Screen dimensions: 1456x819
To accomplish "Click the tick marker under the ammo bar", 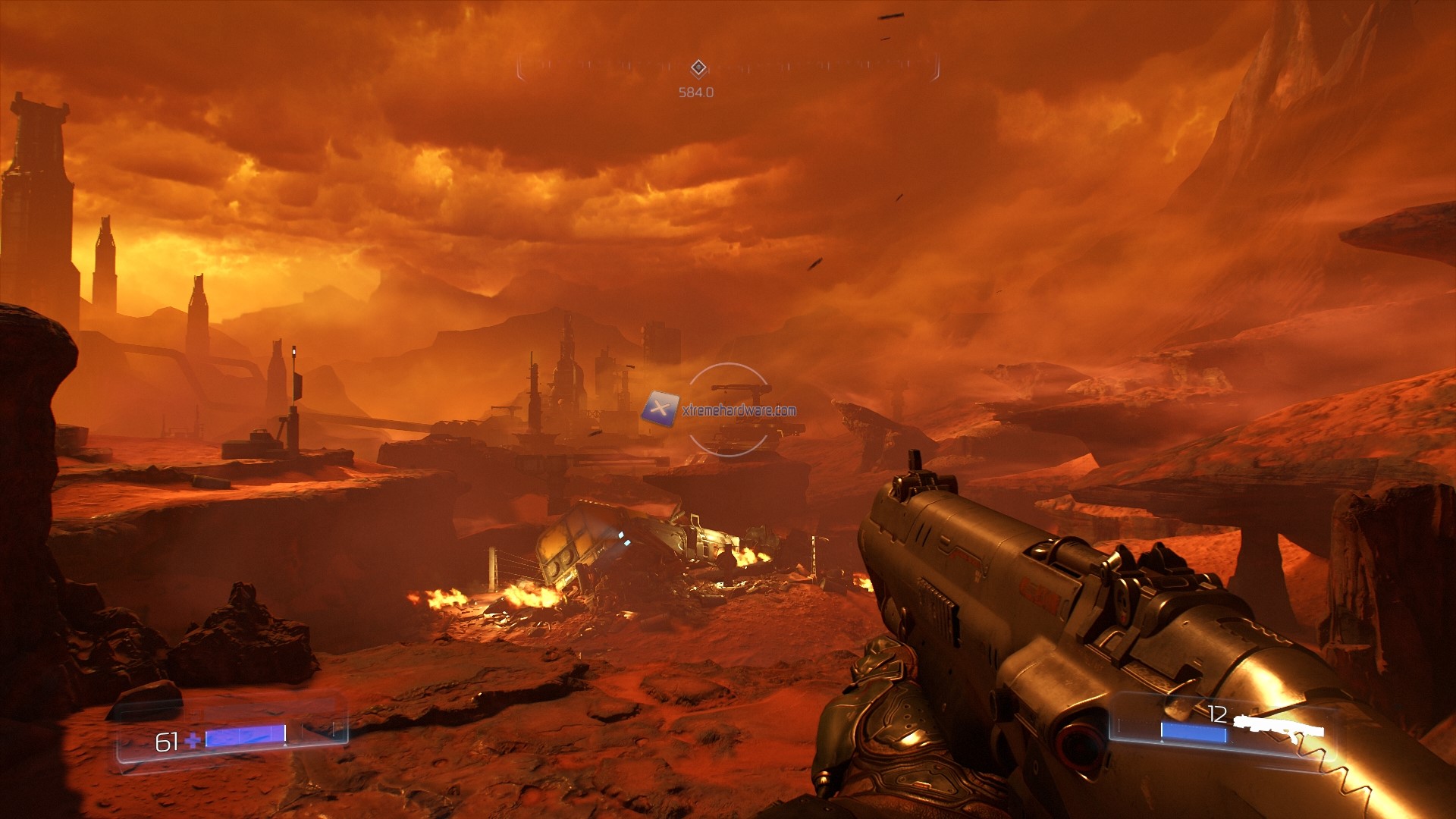I will click(x=1162, y=743).
